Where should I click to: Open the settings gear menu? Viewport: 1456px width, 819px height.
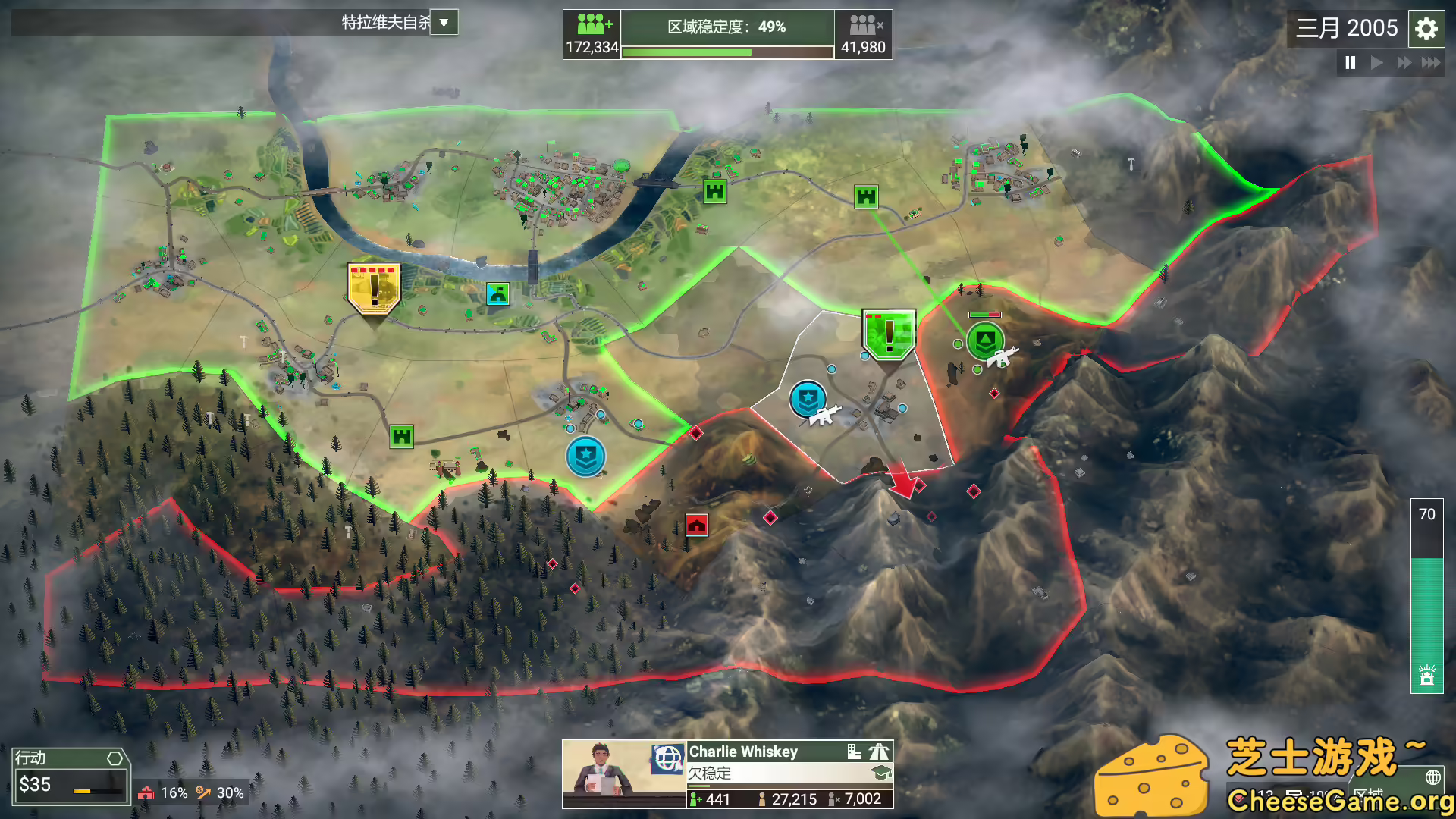(1426, 29)
